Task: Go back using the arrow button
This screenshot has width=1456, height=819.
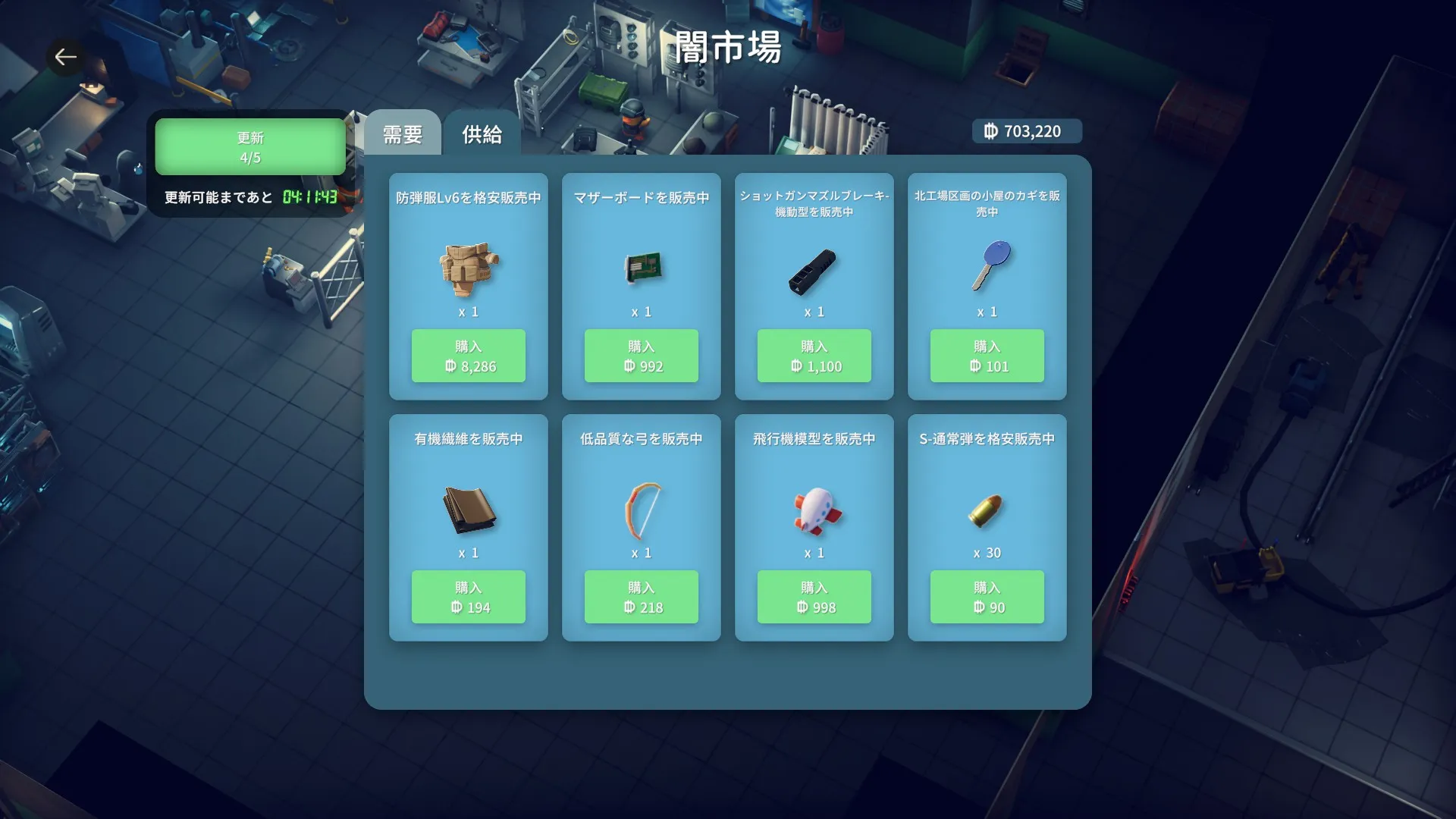Action: pyautogui.click(x=65, y=57)
